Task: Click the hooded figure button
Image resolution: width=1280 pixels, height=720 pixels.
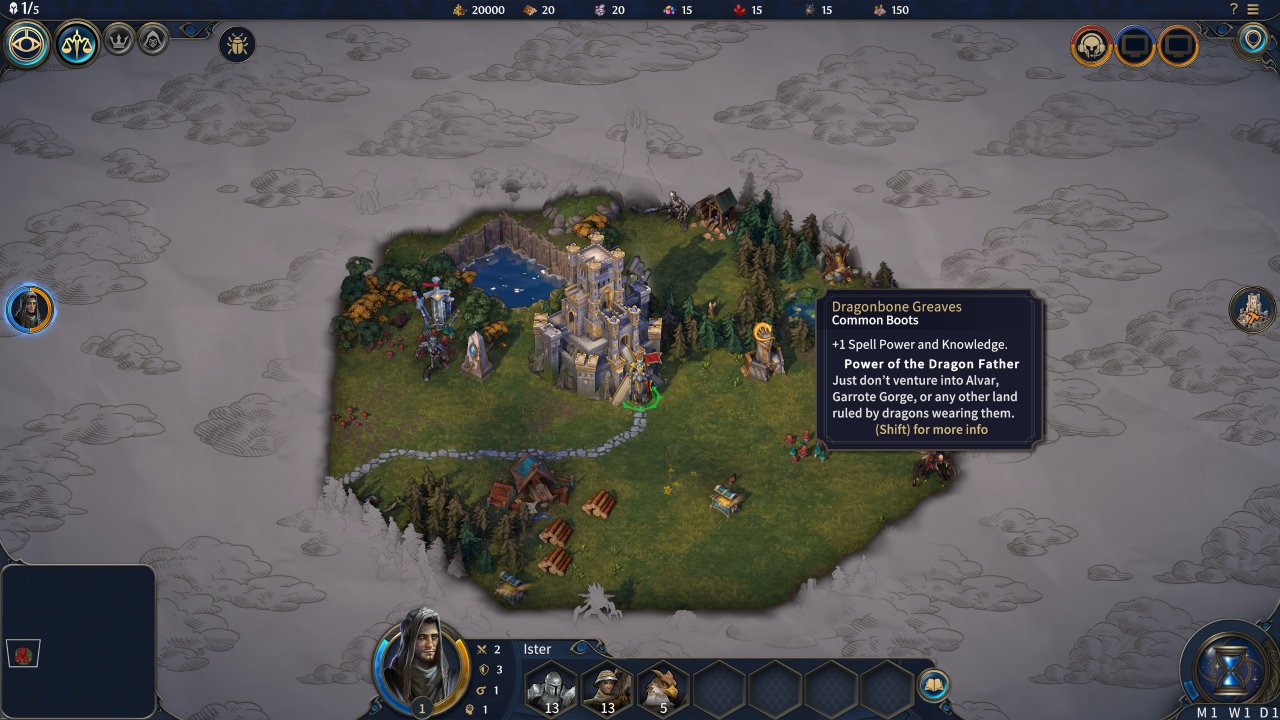Action: (x=153, y=40)
